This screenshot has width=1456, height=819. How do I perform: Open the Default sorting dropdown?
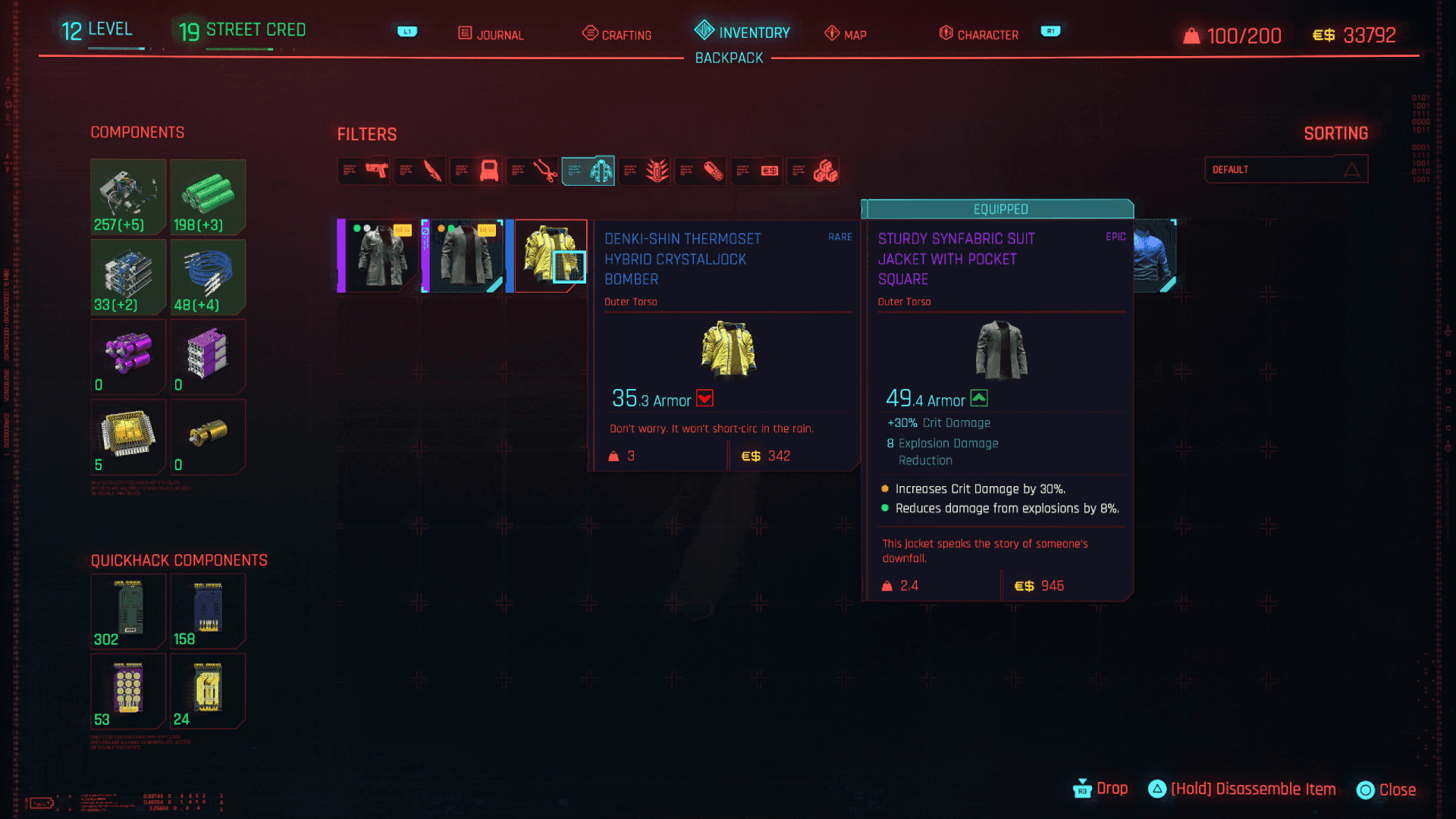pos(1286,169)
